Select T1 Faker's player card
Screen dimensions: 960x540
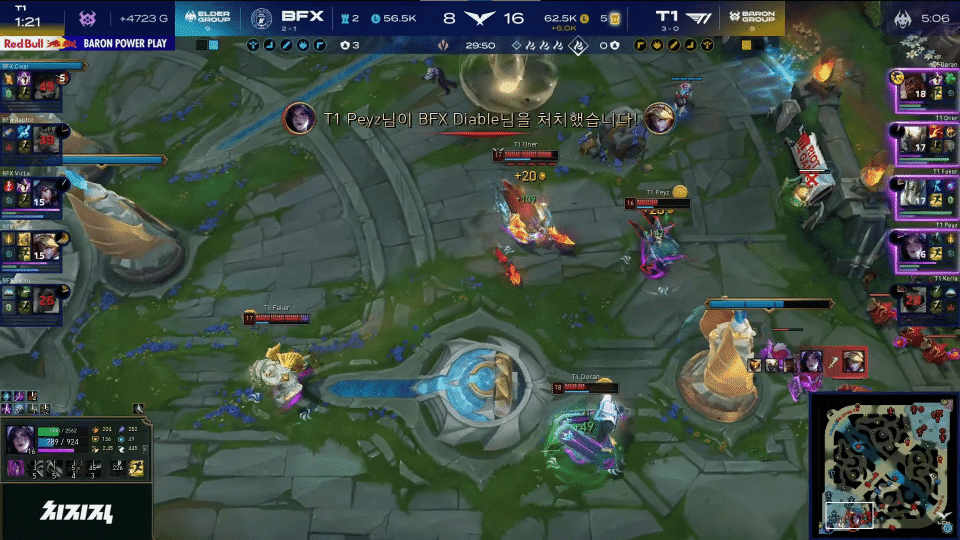[x=923, y=193]
